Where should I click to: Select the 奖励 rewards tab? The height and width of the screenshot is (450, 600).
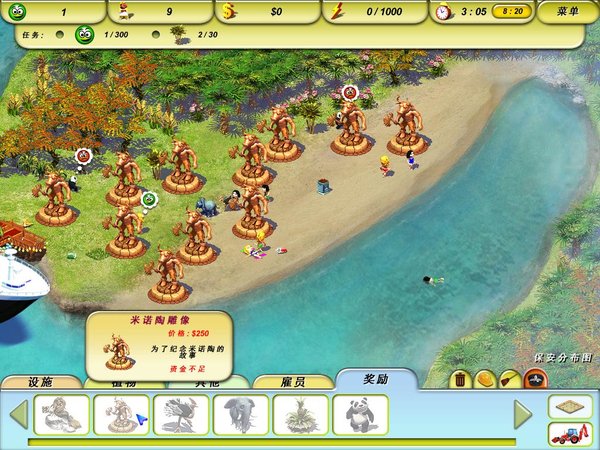(376, 379)
